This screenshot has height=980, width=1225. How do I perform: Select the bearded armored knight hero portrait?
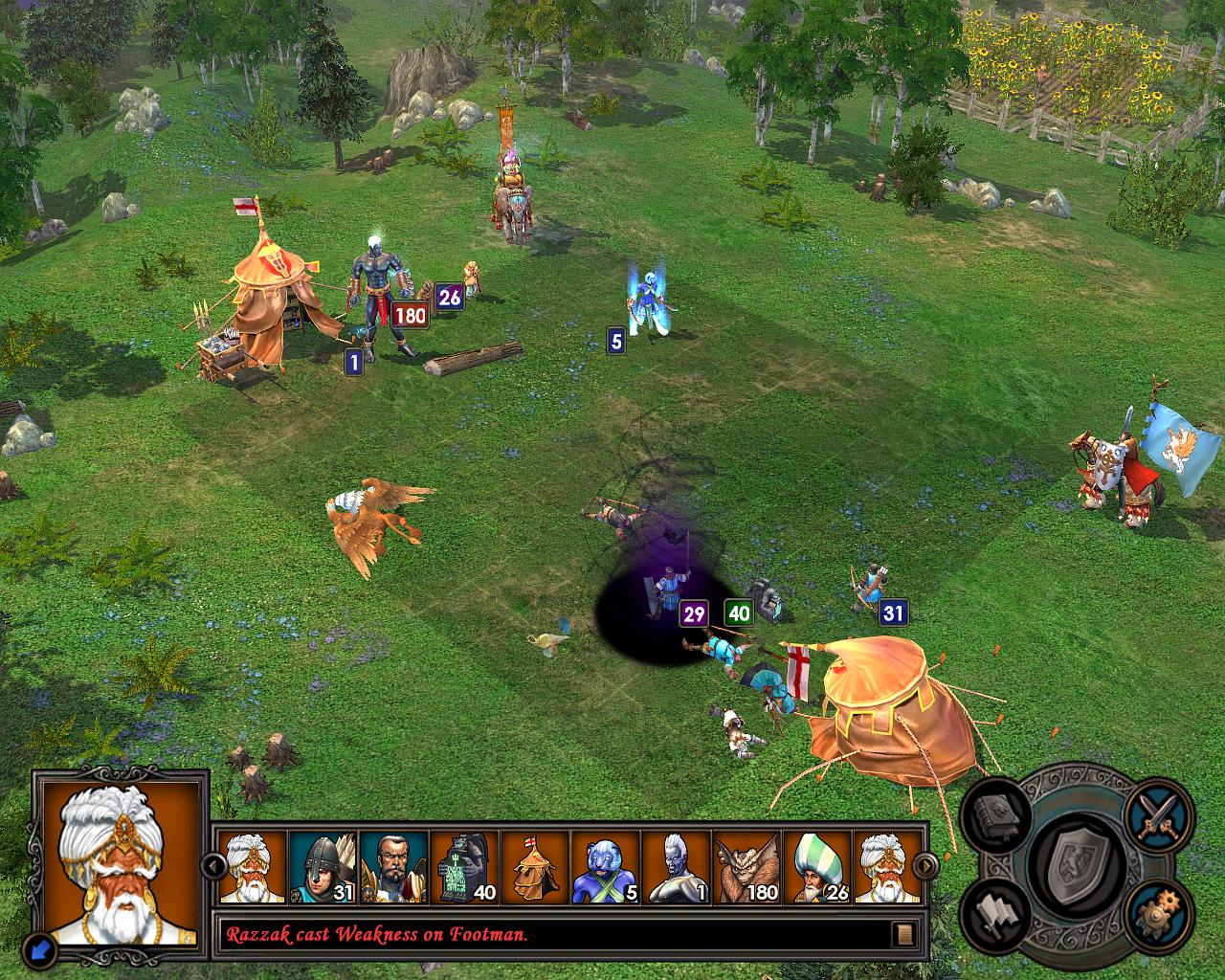coord(394,868)
